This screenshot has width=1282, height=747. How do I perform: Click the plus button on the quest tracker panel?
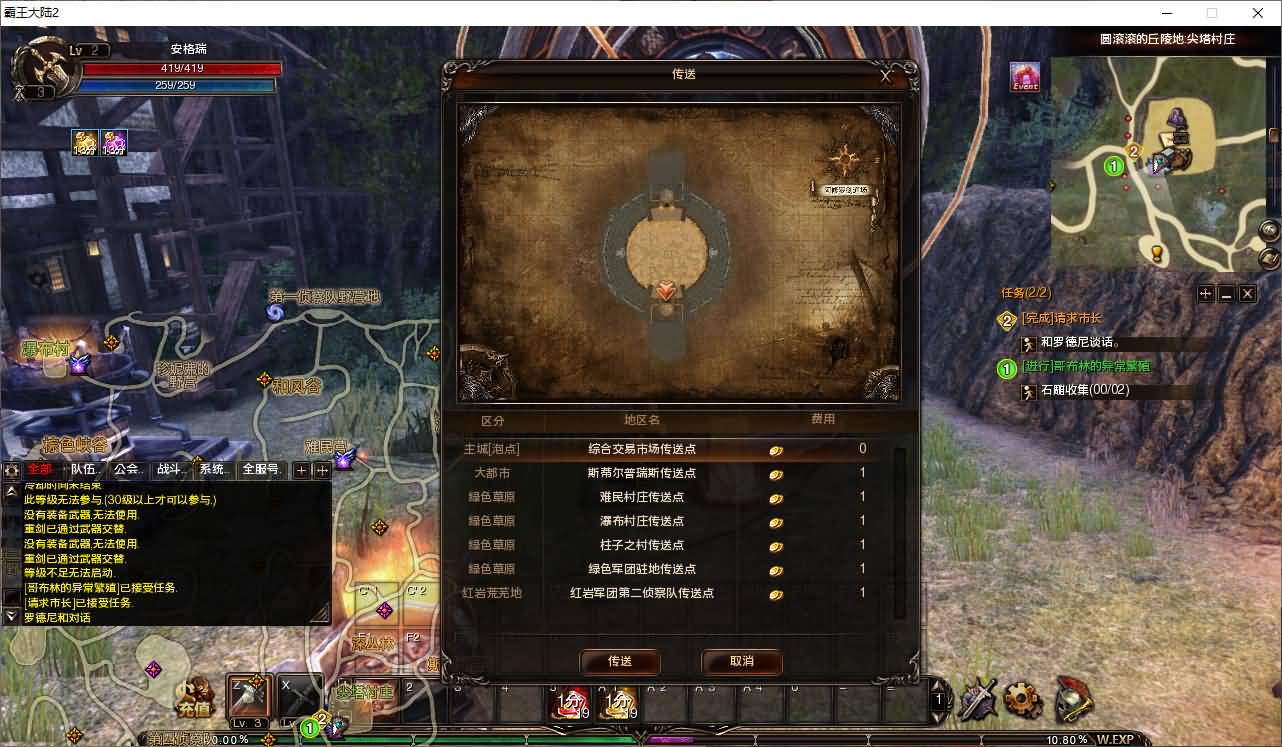tap(1207, 293)
